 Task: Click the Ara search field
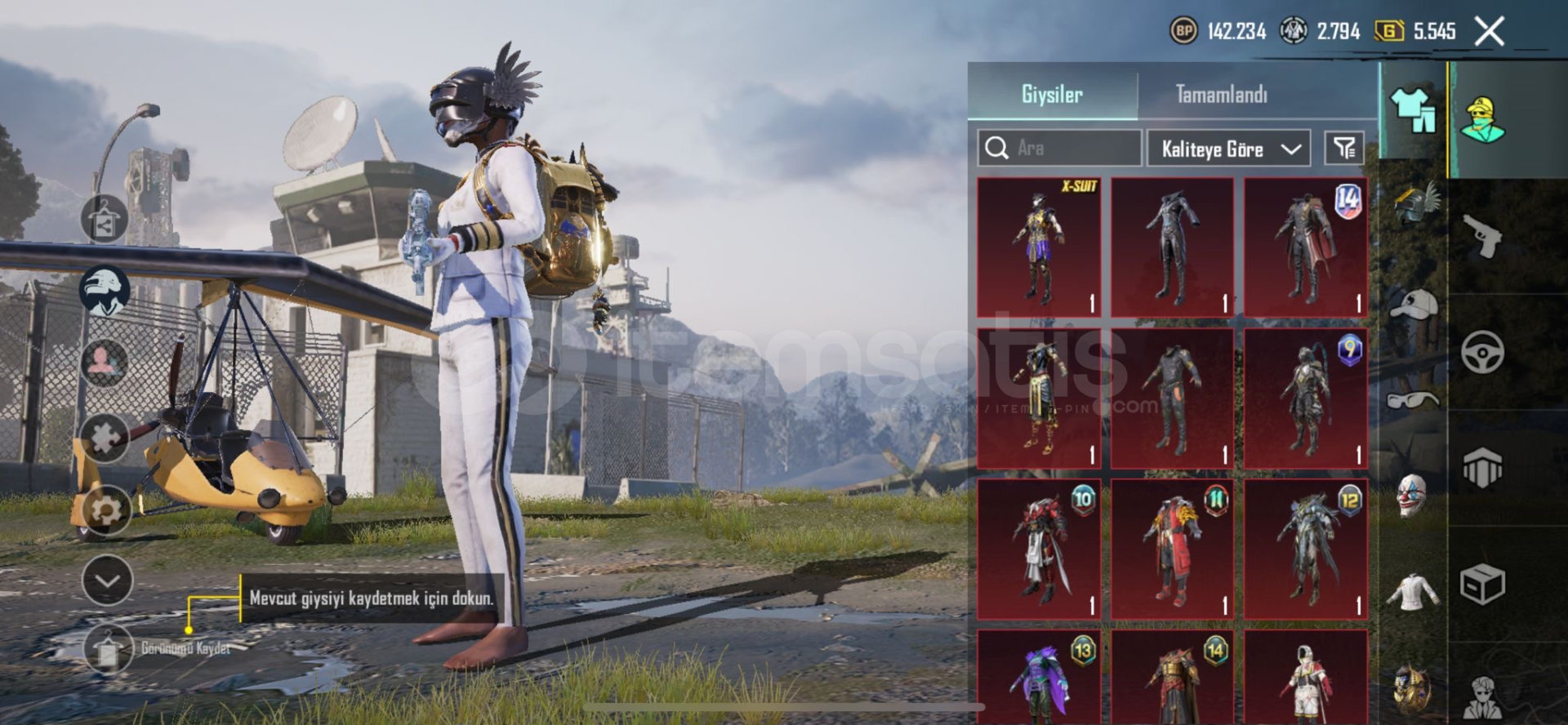point(1060,149)
